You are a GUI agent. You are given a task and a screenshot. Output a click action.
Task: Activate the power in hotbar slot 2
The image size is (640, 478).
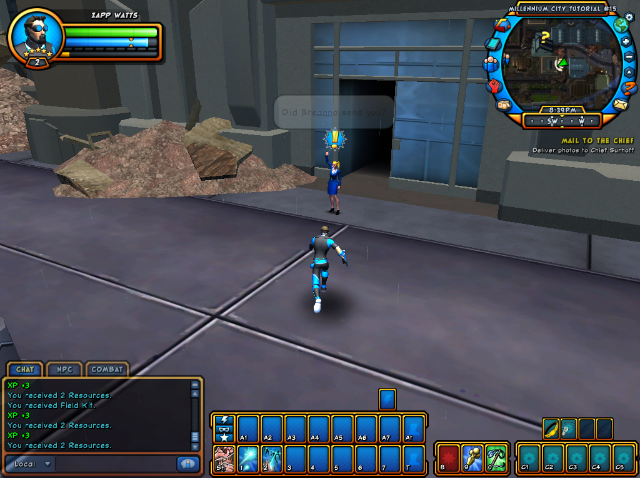(x=270, y=458)
